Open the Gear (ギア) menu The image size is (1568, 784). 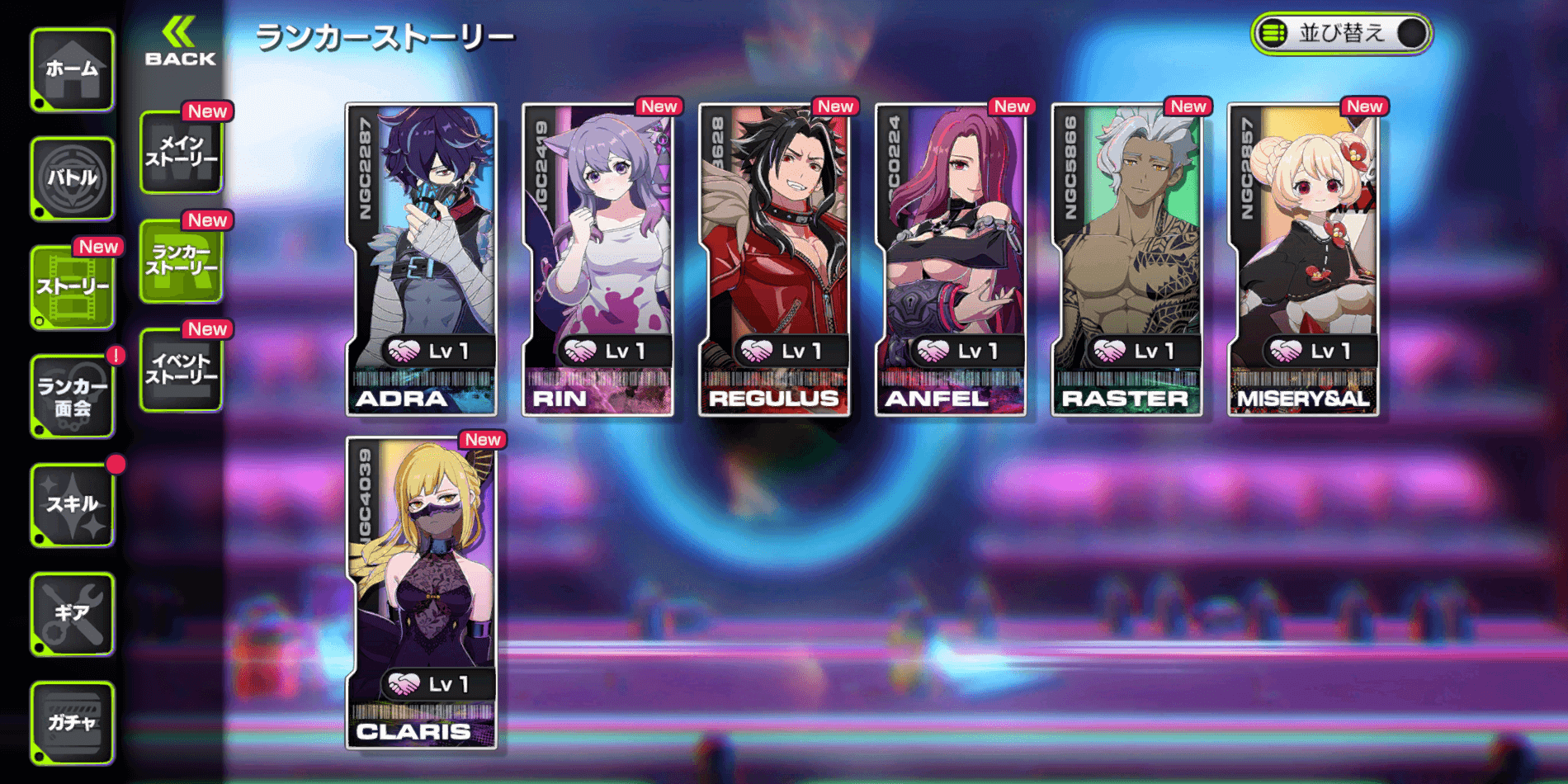click(73, 614)
